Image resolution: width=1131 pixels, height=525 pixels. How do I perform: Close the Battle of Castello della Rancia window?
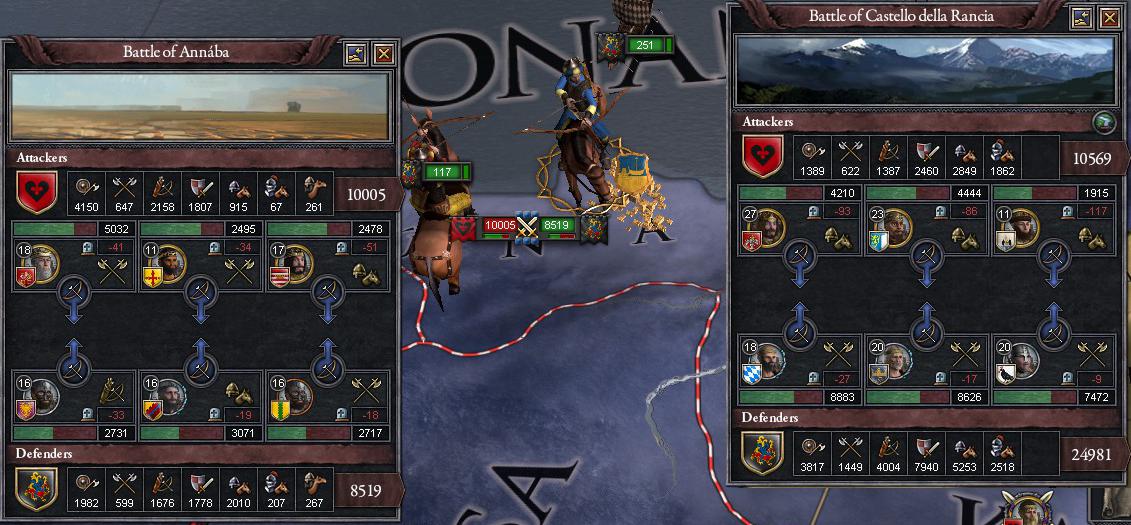pyautogui.click(x=1109, y=17)
